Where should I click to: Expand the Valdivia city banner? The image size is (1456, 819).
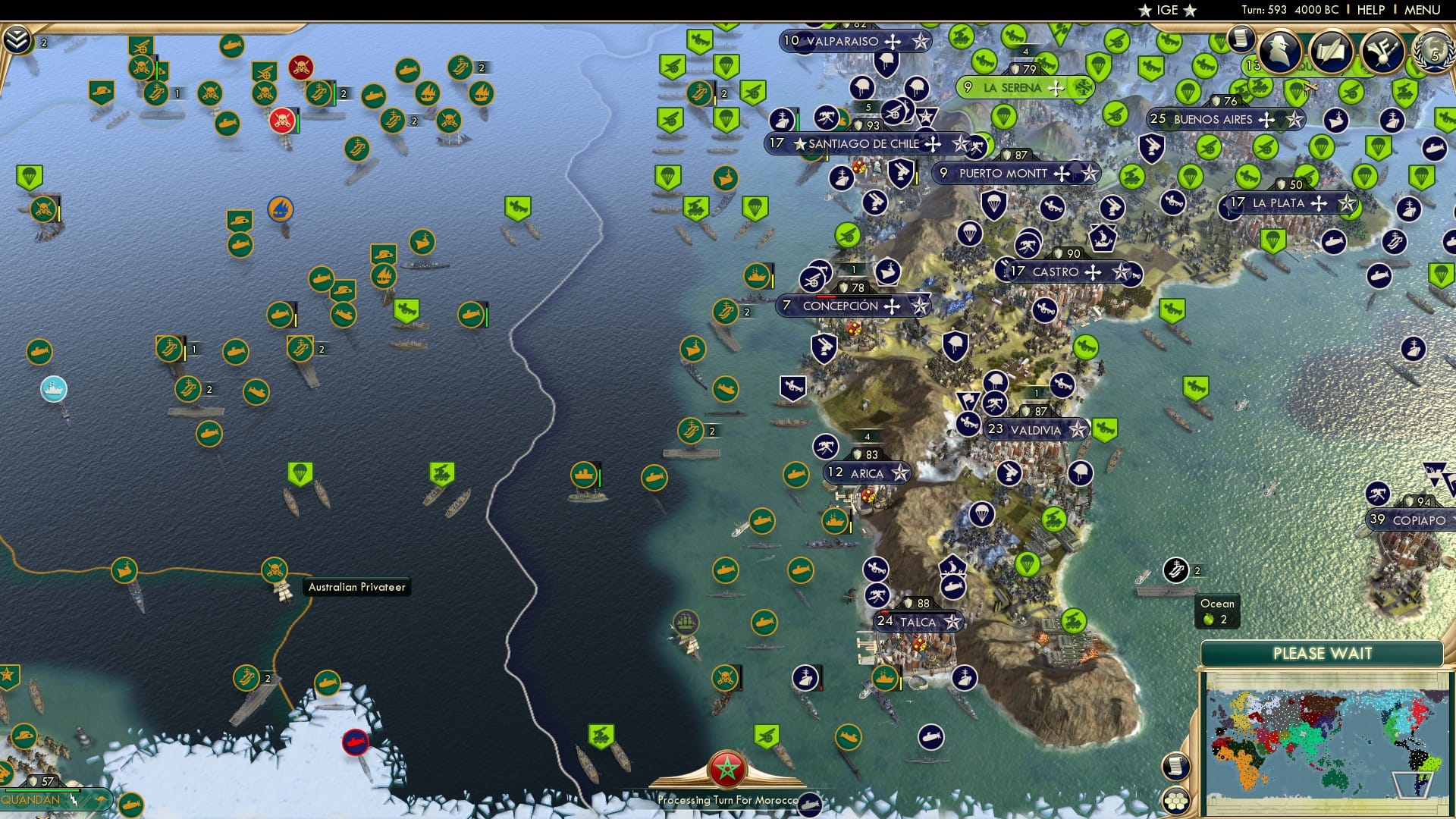click(x=1035, y=429)
